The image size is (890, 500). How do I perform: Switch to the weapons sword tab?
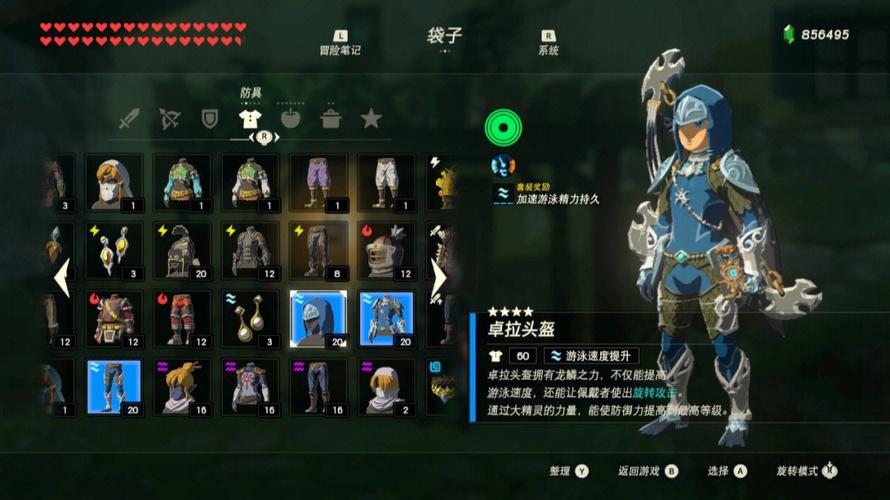coord(129,119)
